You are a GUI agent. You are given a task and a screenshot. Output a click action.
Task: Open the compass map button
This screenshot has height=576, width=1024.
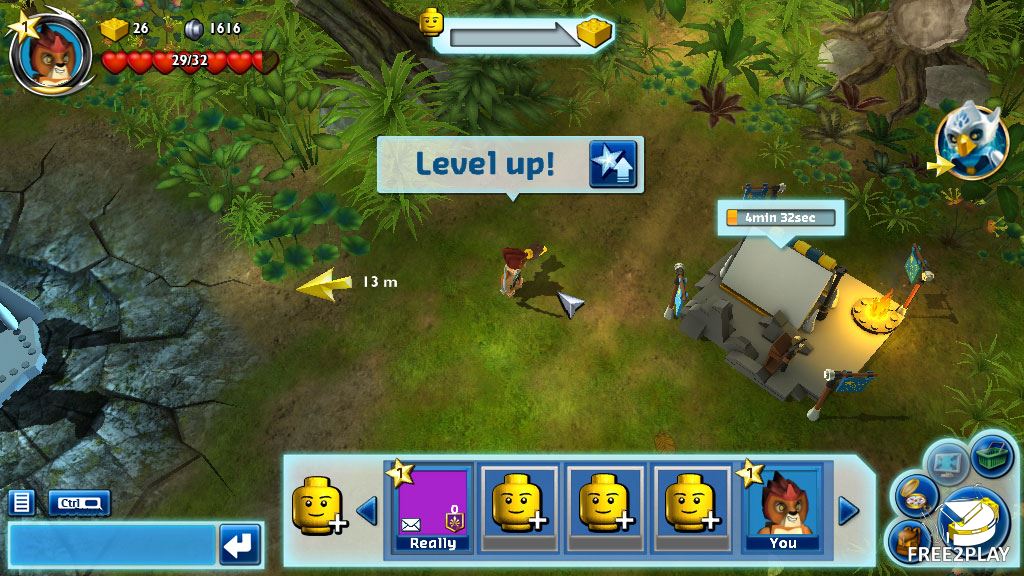pos(915,495)
